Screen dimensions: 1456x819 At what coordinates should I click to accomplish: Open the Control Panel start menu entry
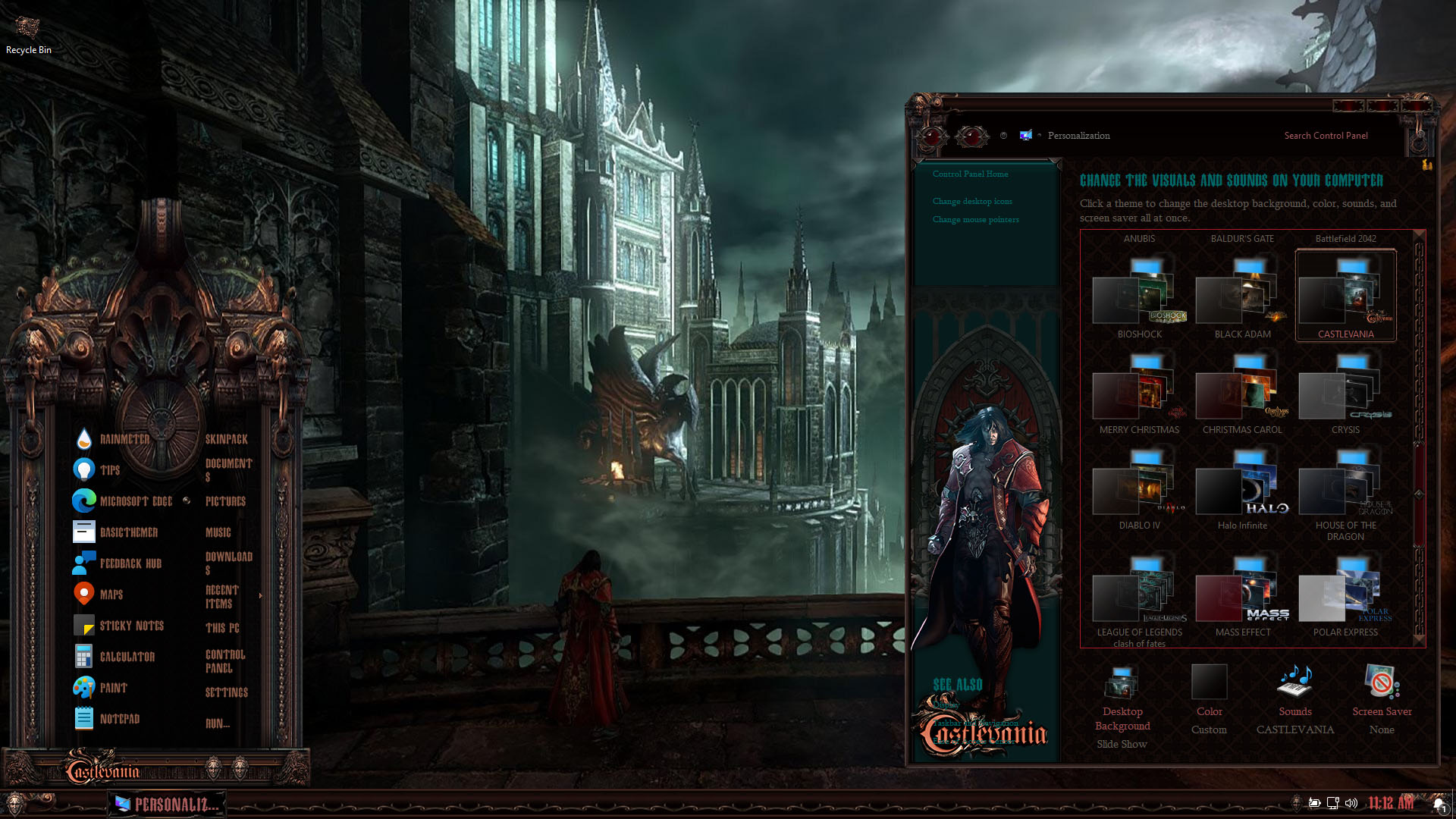pyautogui.click(x=224, y=661)
